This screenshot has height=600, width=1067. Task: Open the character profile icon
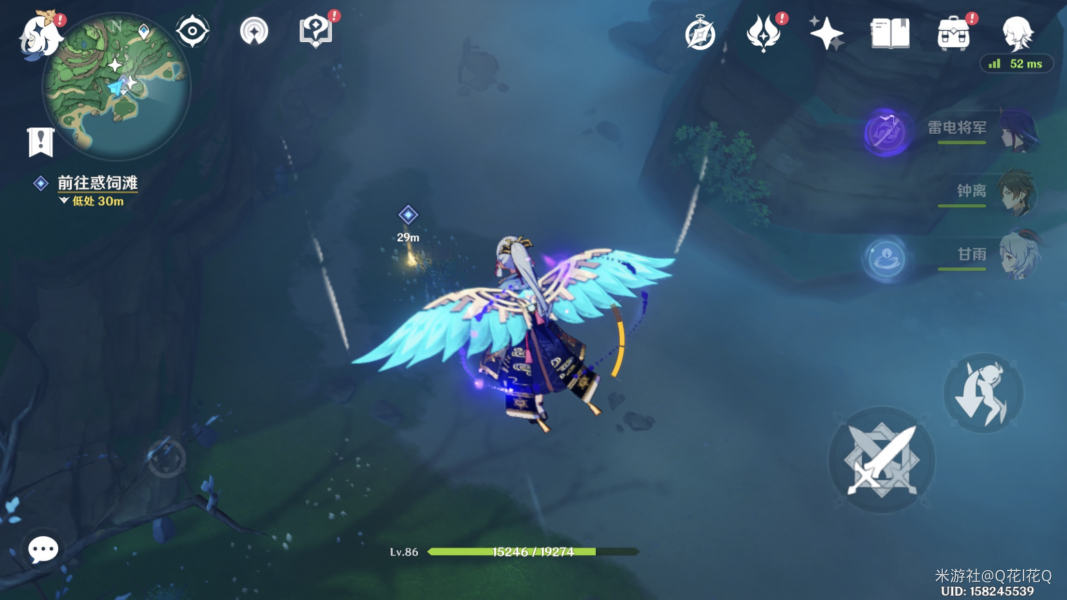point(1017,33)
